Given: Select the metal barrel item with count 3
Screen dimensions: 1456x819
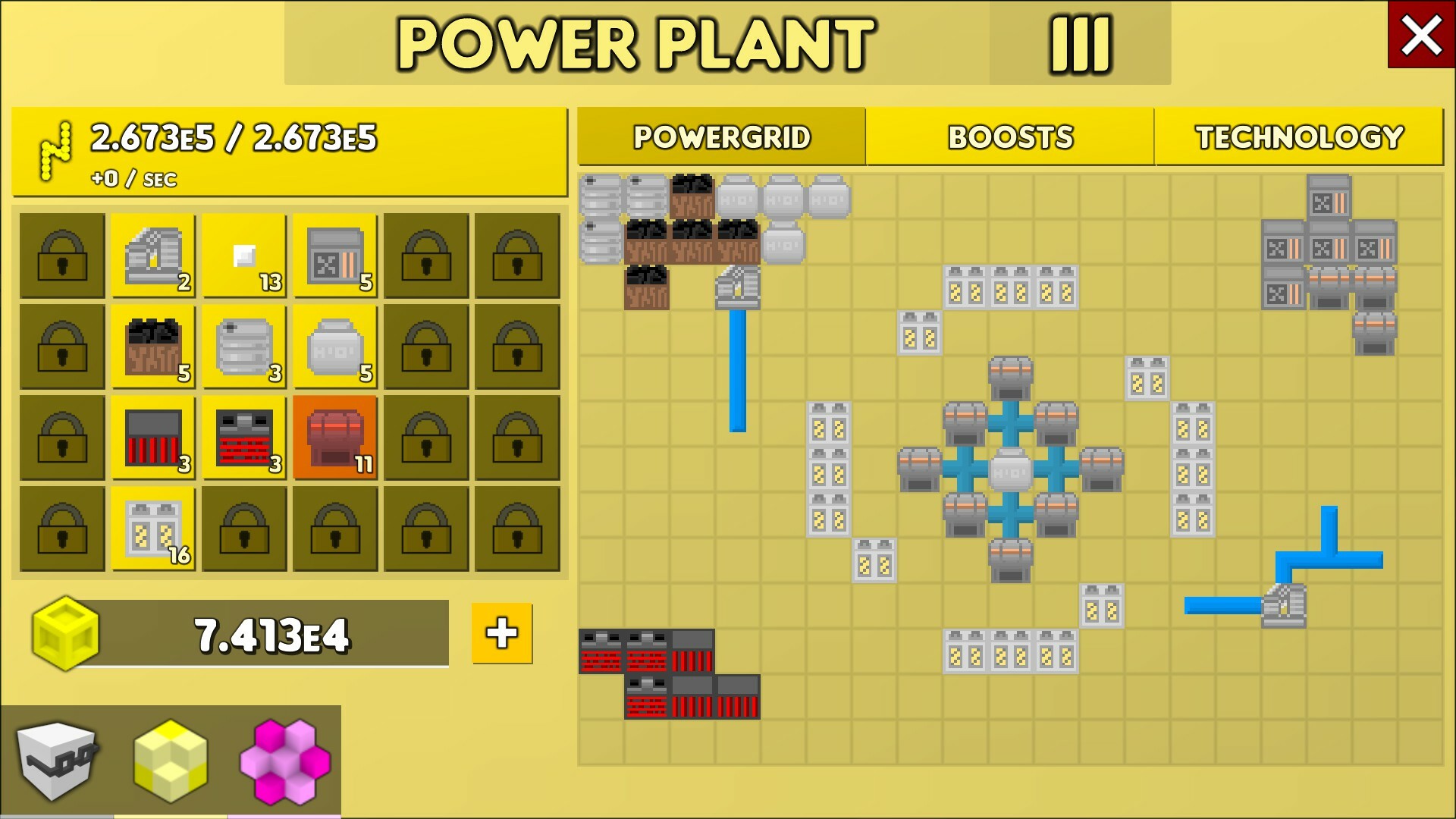Looking at the screenshot, I should 244,347.
